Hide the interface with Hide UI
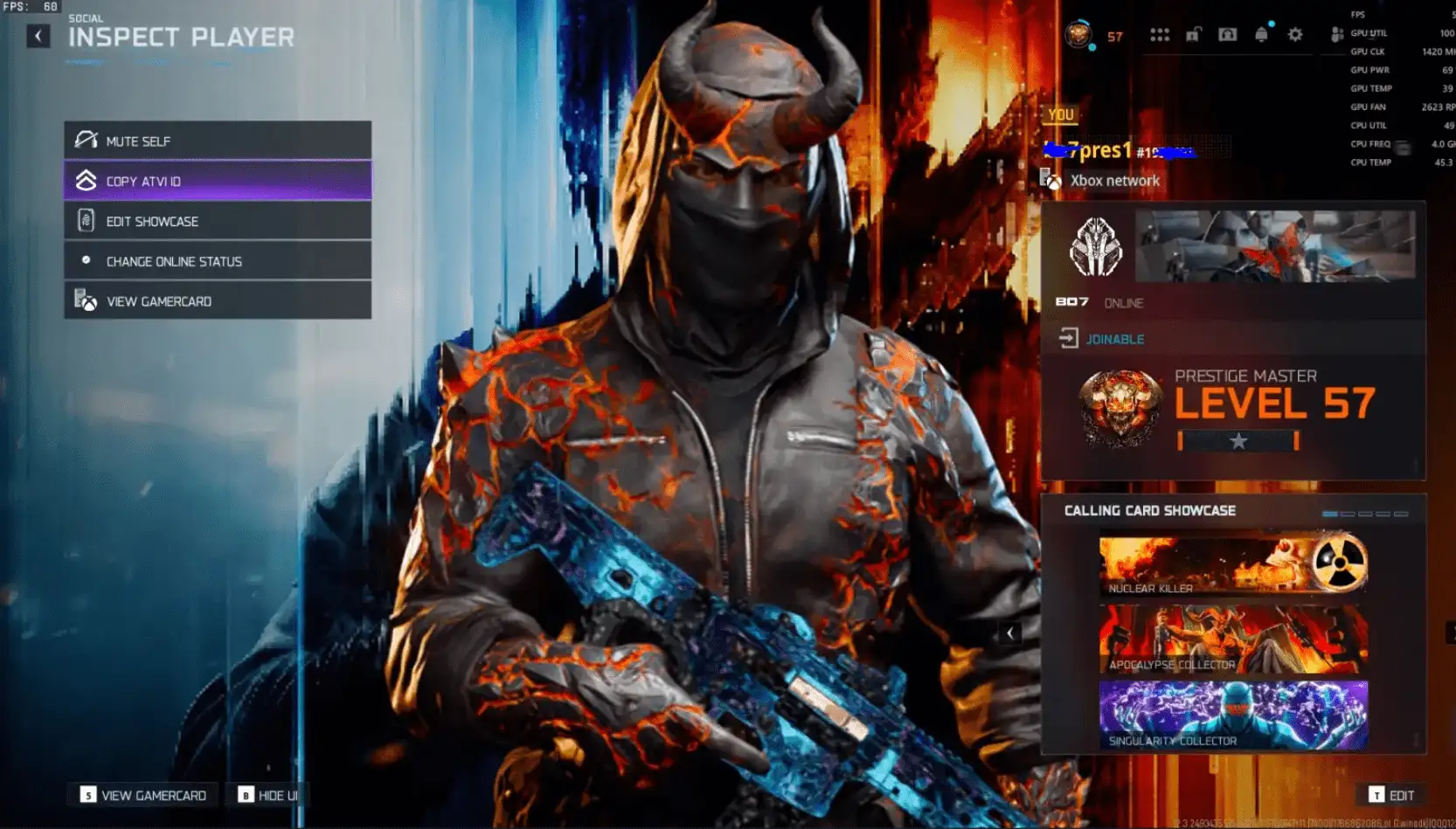The height and width of the screenshot is (829, 1456). point(268,795)
